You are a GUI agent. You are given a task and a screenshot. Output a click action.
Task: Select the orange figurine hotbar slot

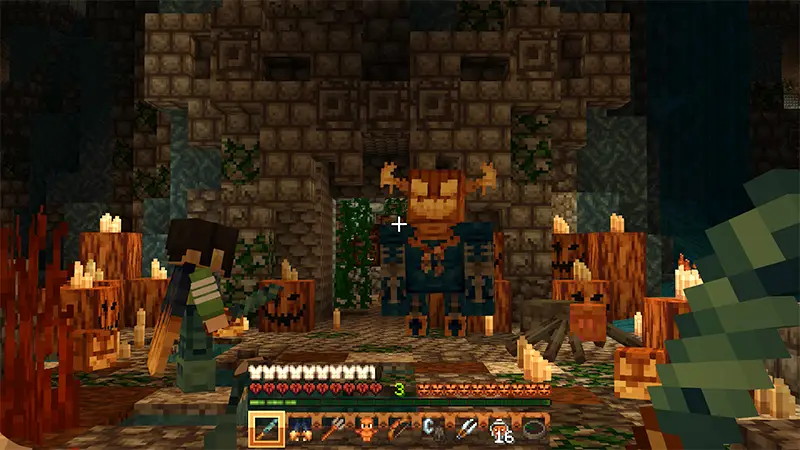[365, 429]
